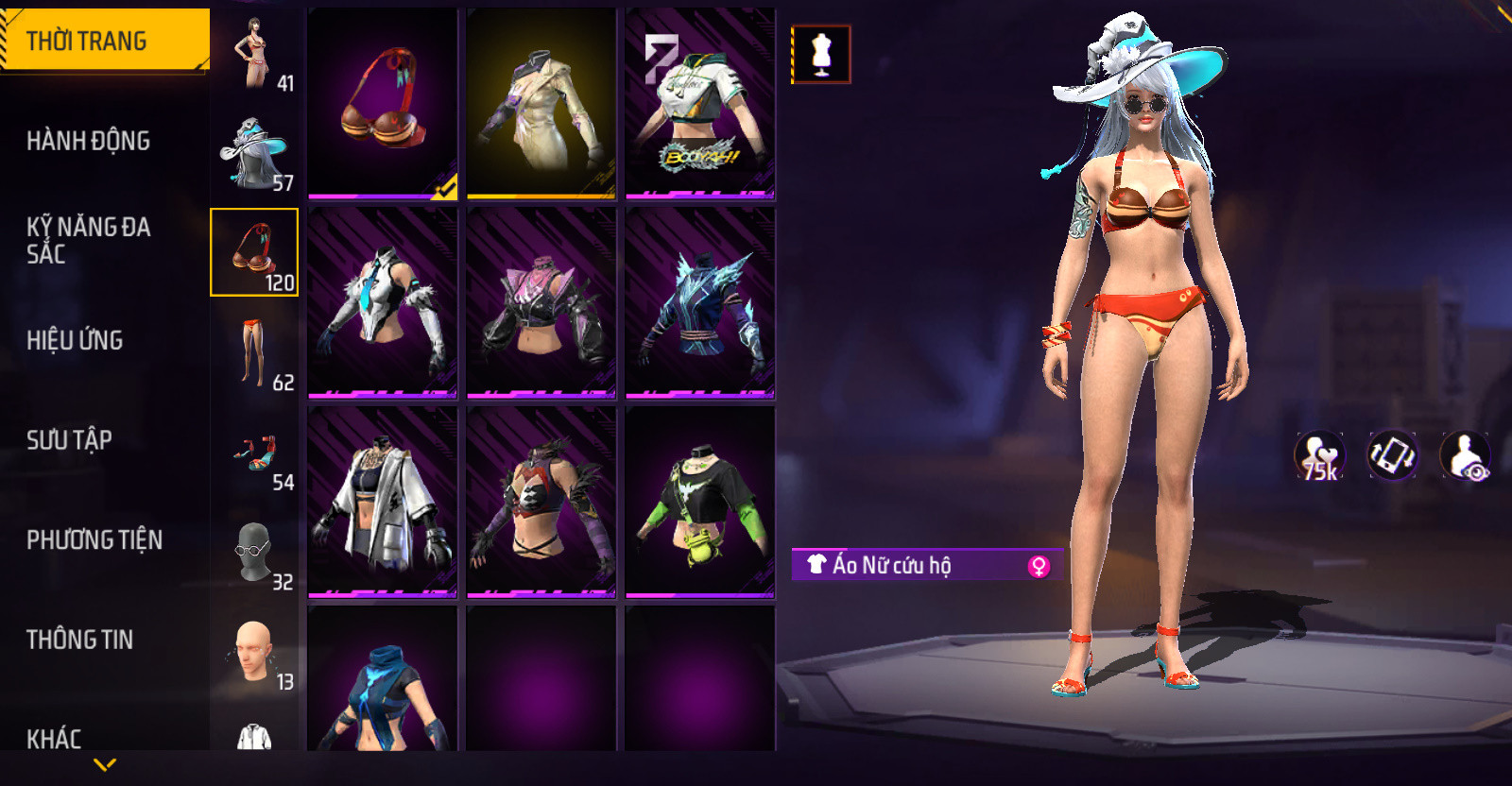Screen dimensions: 1512x786
Task: Open the Phương Tiện section
Action: click(x=94, y=539)
